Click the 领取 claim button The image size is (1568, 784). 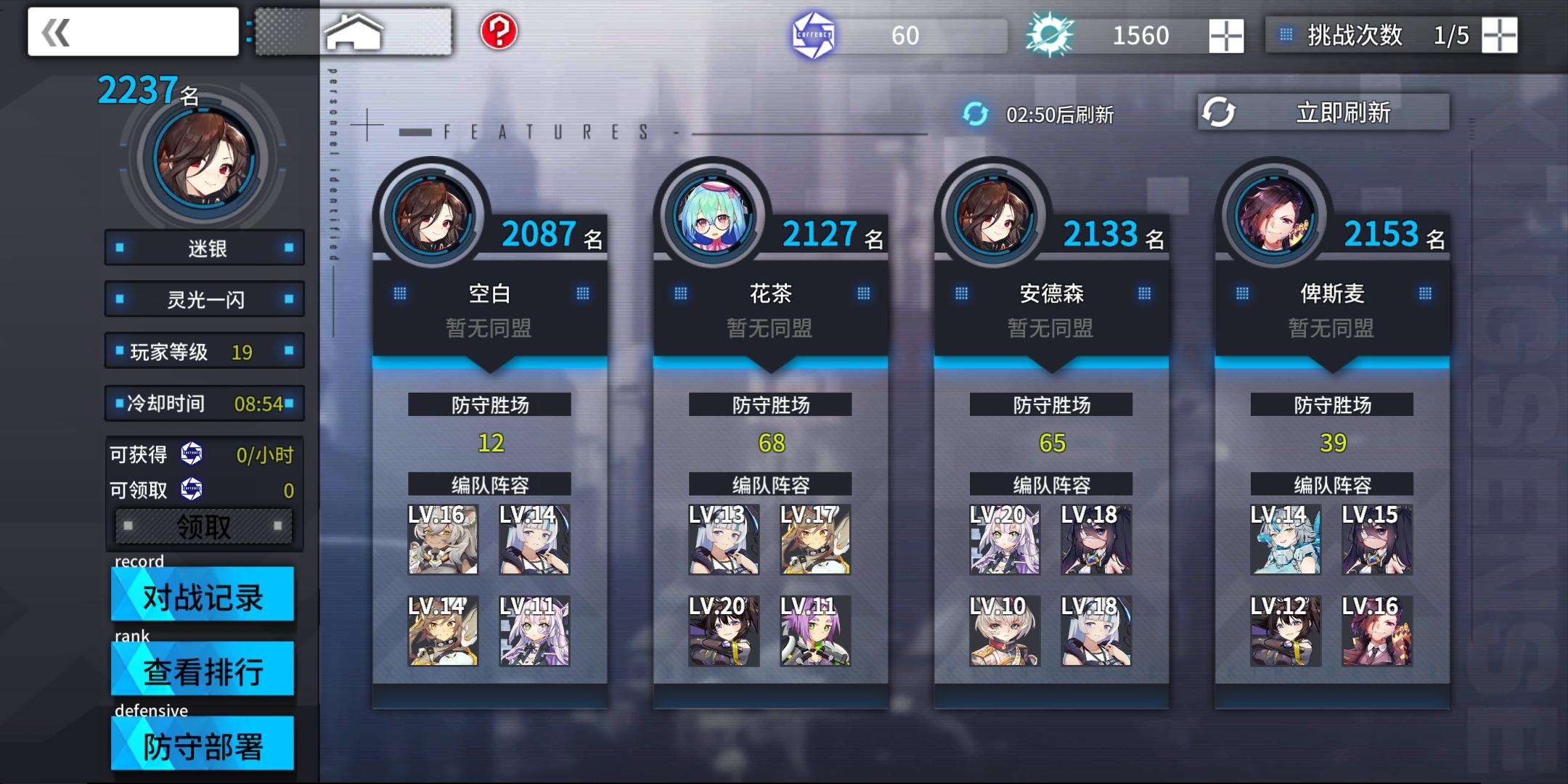(204, 526)
